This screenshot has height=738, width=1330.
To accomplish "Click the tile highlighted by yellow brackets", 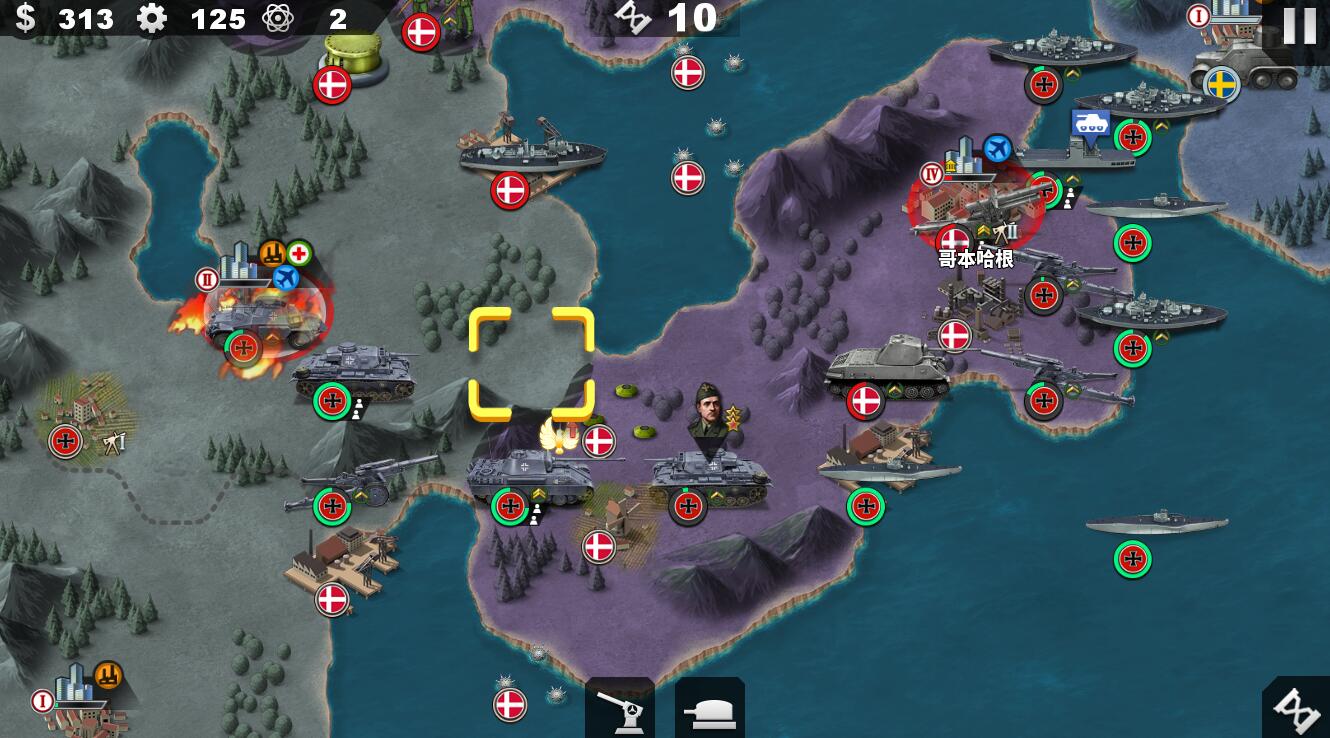I will click(x=531, y=364).
